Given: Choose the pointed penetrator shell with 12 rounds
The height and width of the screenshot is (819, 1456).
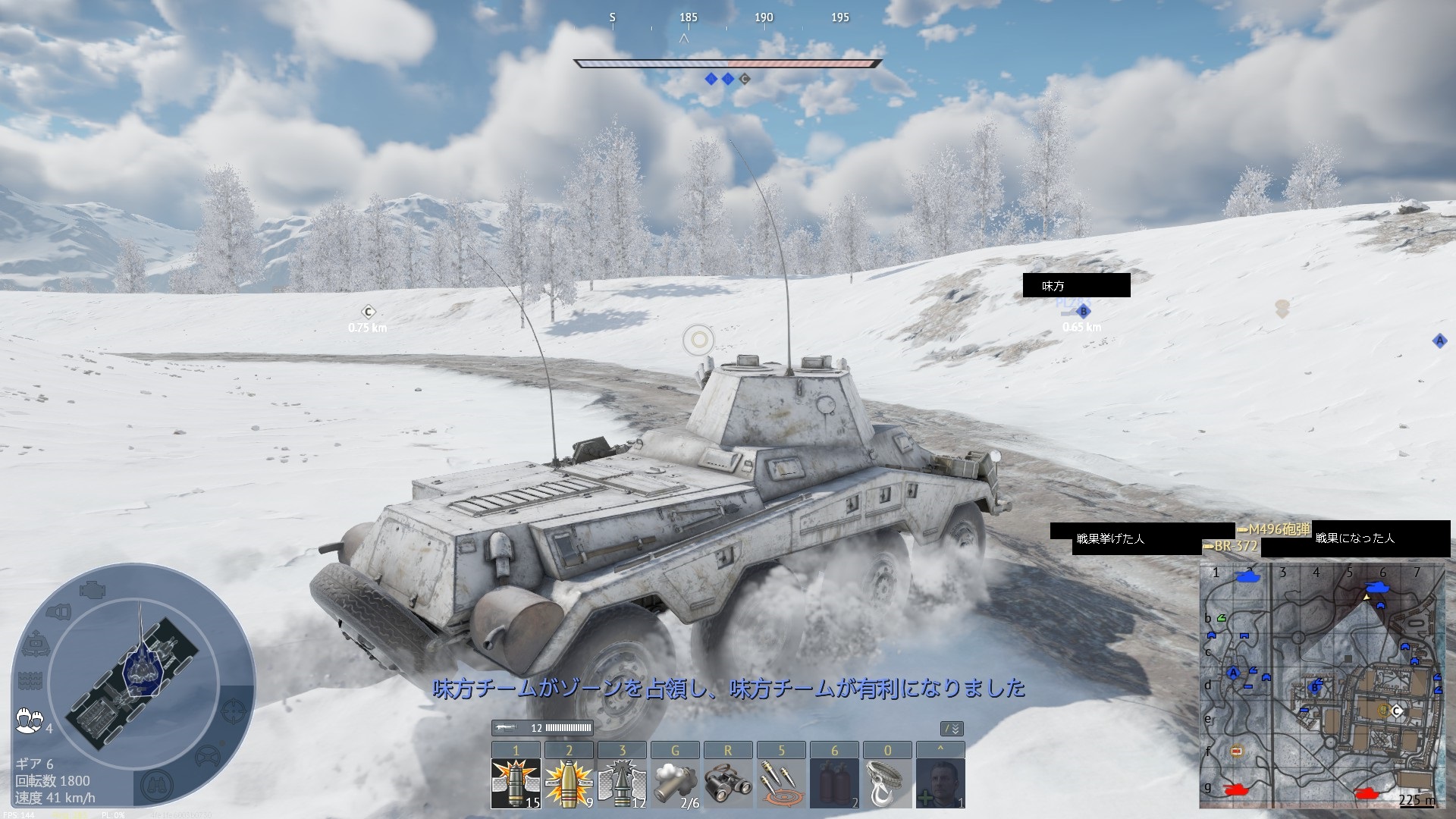Looking at the screenshot, I should click(x=622, y=782).
